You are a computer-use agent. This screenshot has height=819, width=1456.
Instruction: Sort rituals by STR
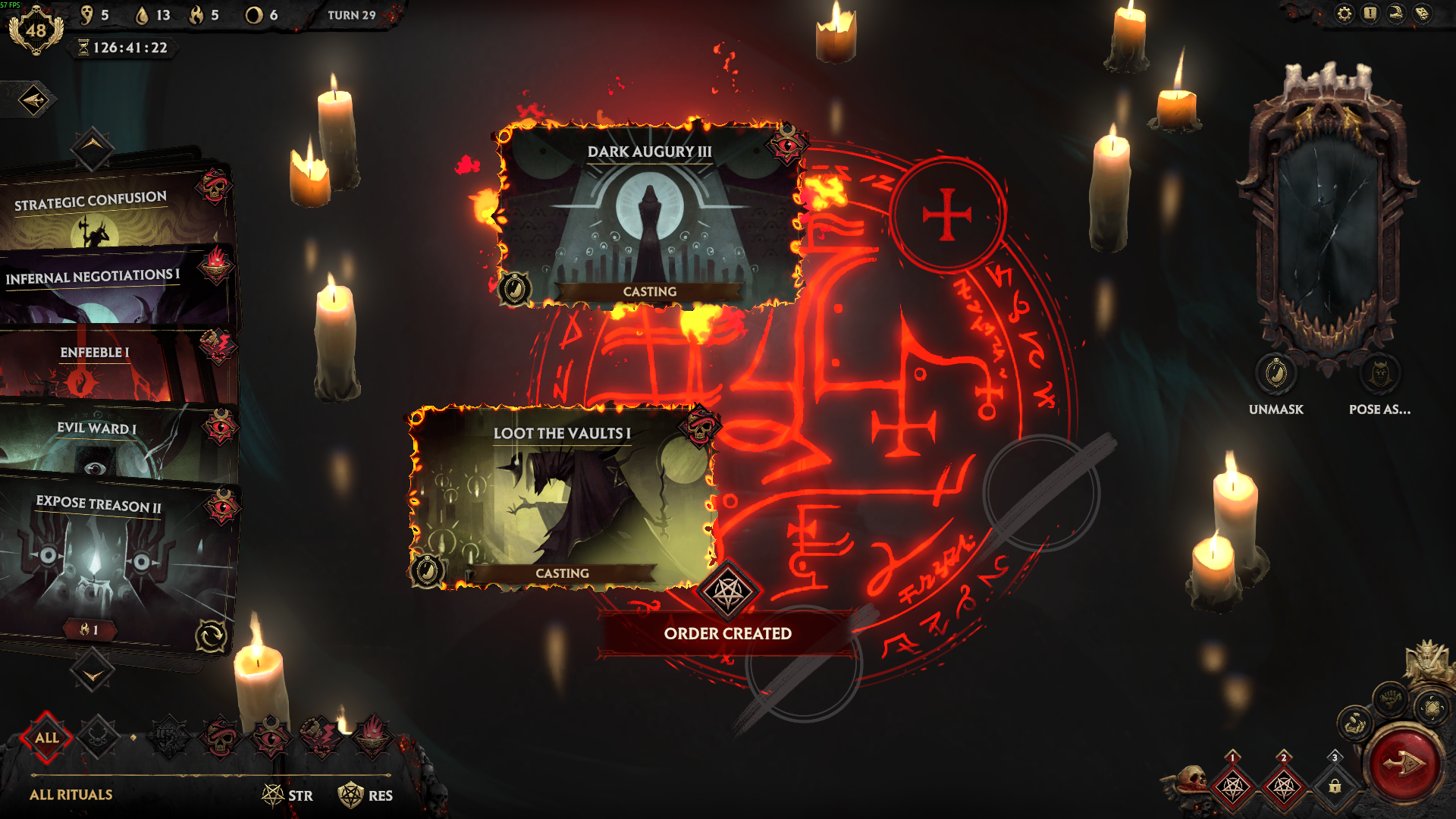(288, 795)
